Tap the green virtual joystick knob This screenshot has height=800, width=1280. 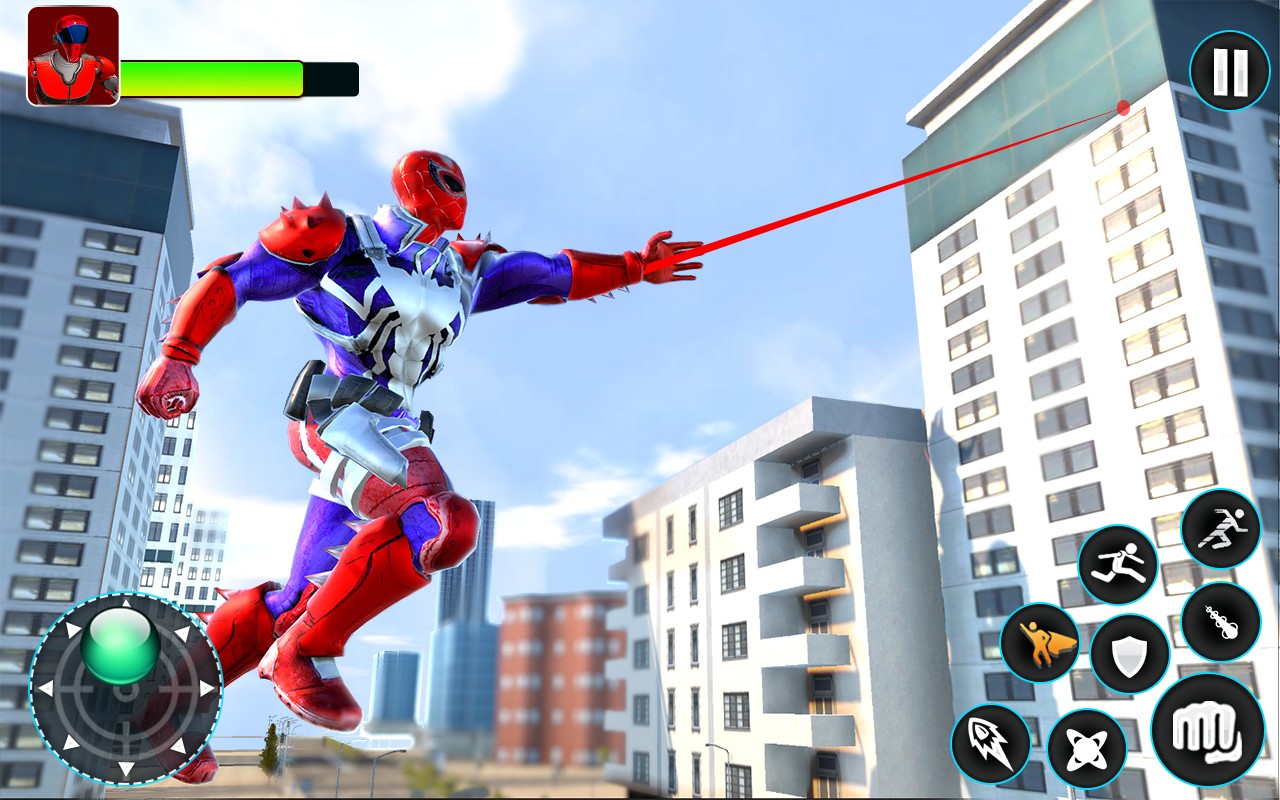point(120,645)
